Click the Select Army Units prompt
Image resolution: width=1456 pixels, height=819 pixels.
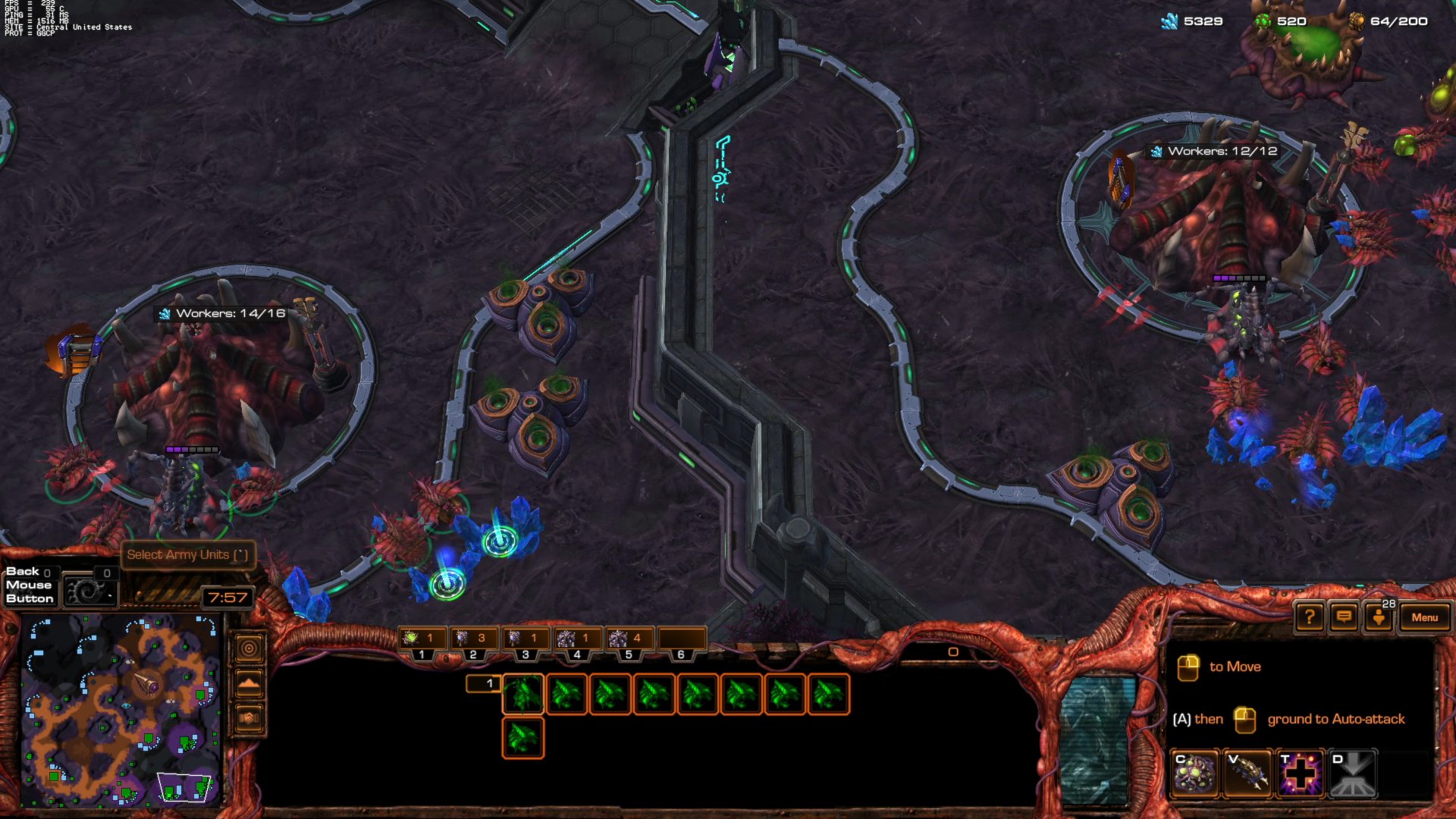[187, 555]
